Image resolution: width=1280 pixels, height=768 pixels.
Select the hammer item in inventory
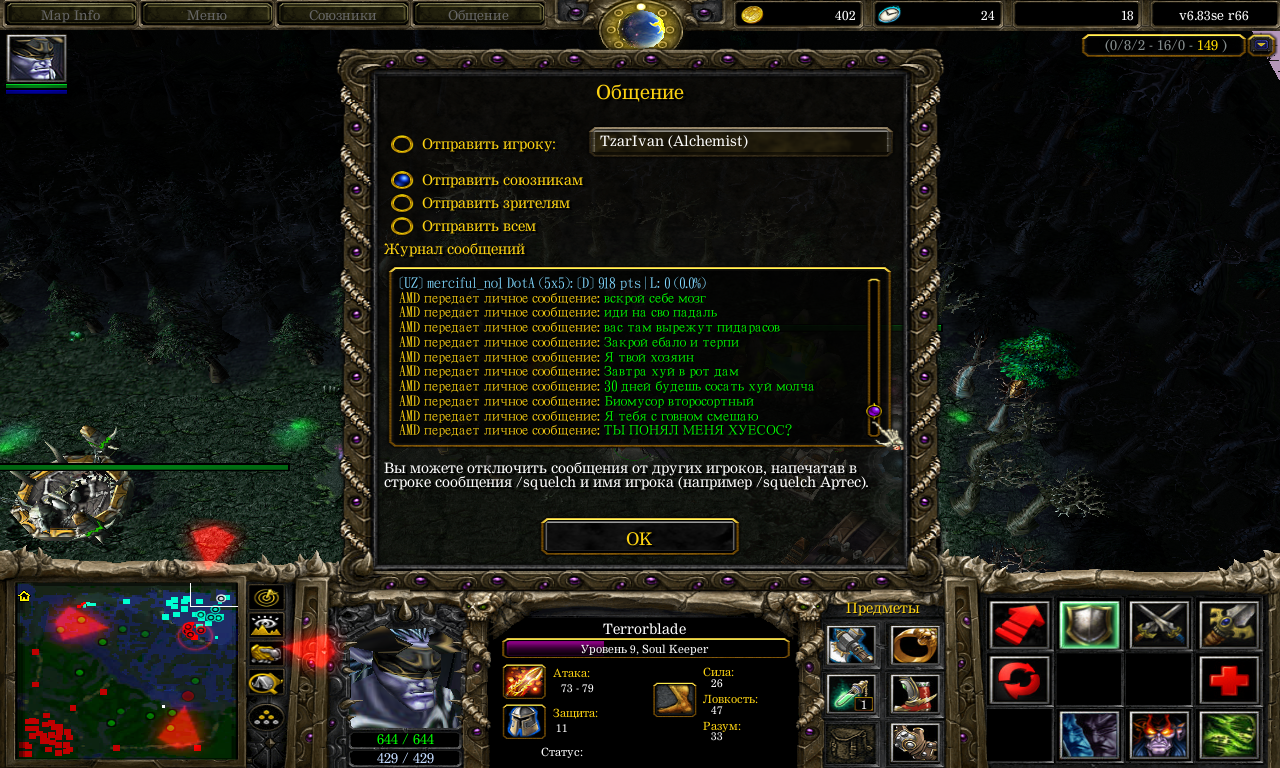[851, 645]
